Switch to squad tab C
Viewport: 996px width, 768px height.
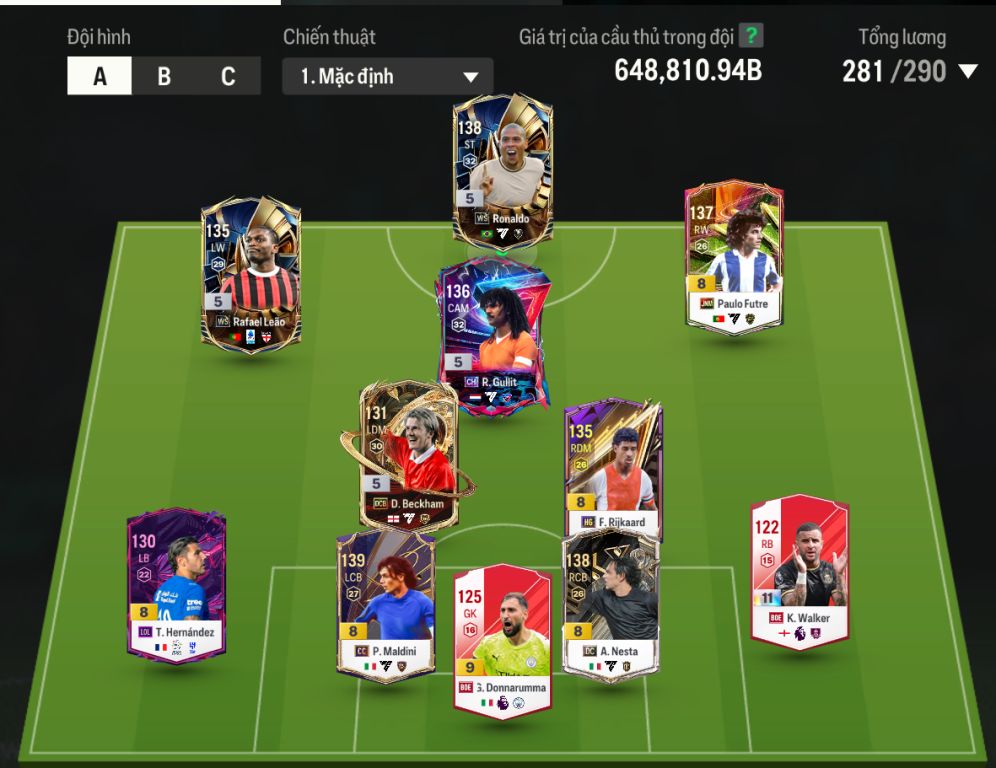pyautogui.click(x=228, y=77)
